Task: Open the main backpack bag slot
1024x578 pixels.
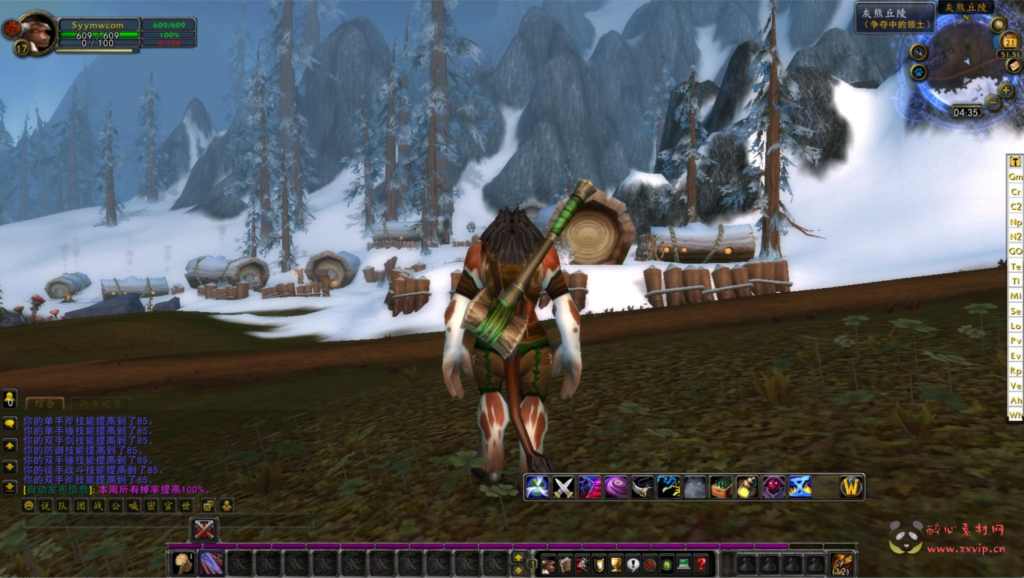Action: [x=842, y=564]
